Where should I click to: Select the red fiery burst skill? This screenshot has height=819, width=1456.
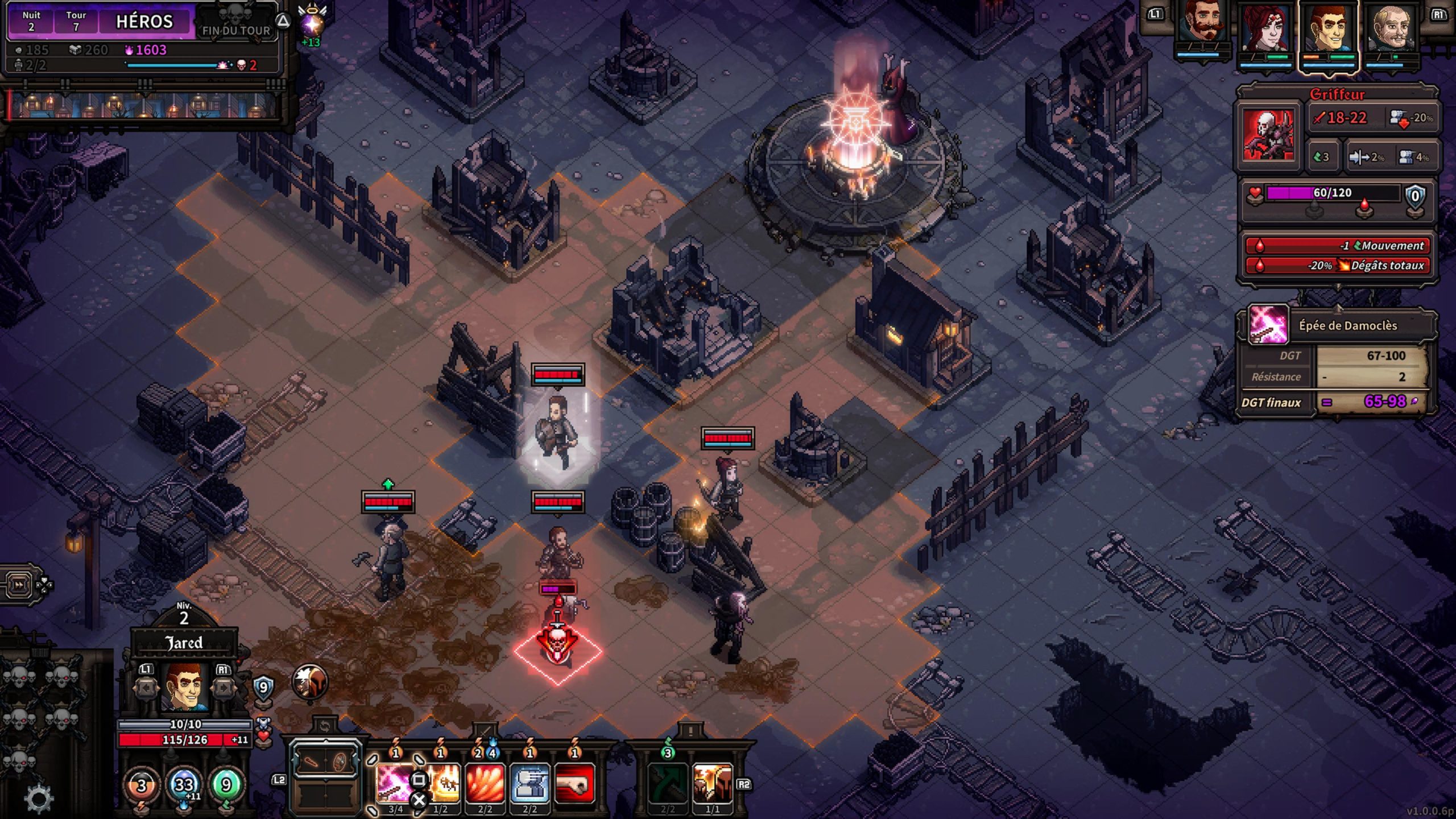[485, 784]
